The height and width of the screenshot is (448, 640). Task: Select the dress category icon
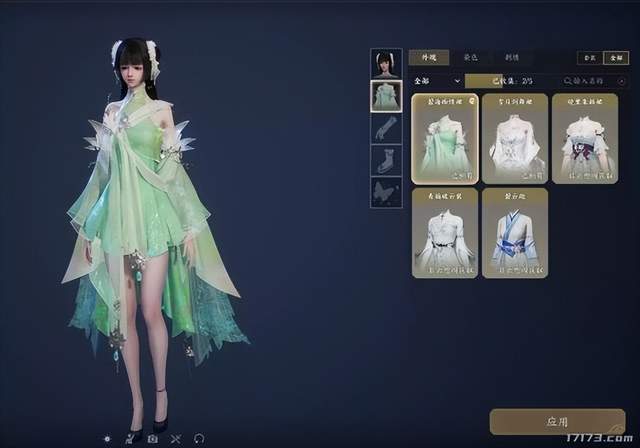point(386,96)
